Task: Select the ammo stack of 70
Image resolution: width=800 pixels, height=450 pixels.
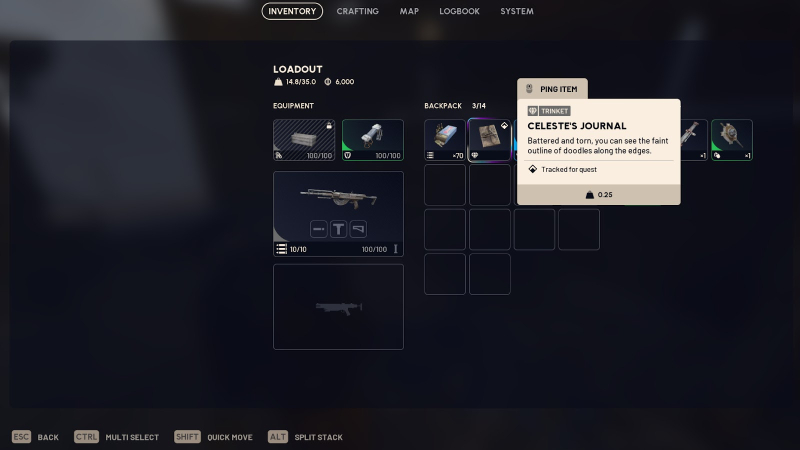Action: point(445,140)
